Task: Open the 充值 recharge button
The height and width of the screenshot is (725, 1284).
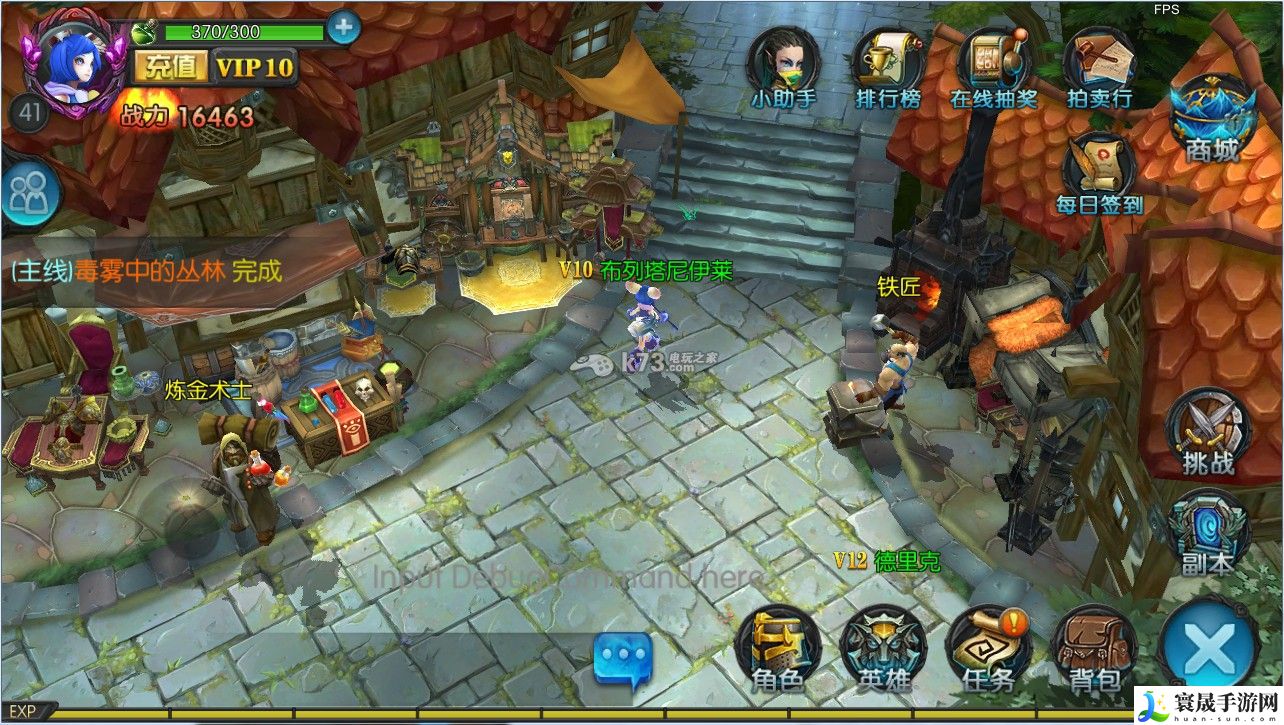Action: pyautogui.click(x=170, y=67)
